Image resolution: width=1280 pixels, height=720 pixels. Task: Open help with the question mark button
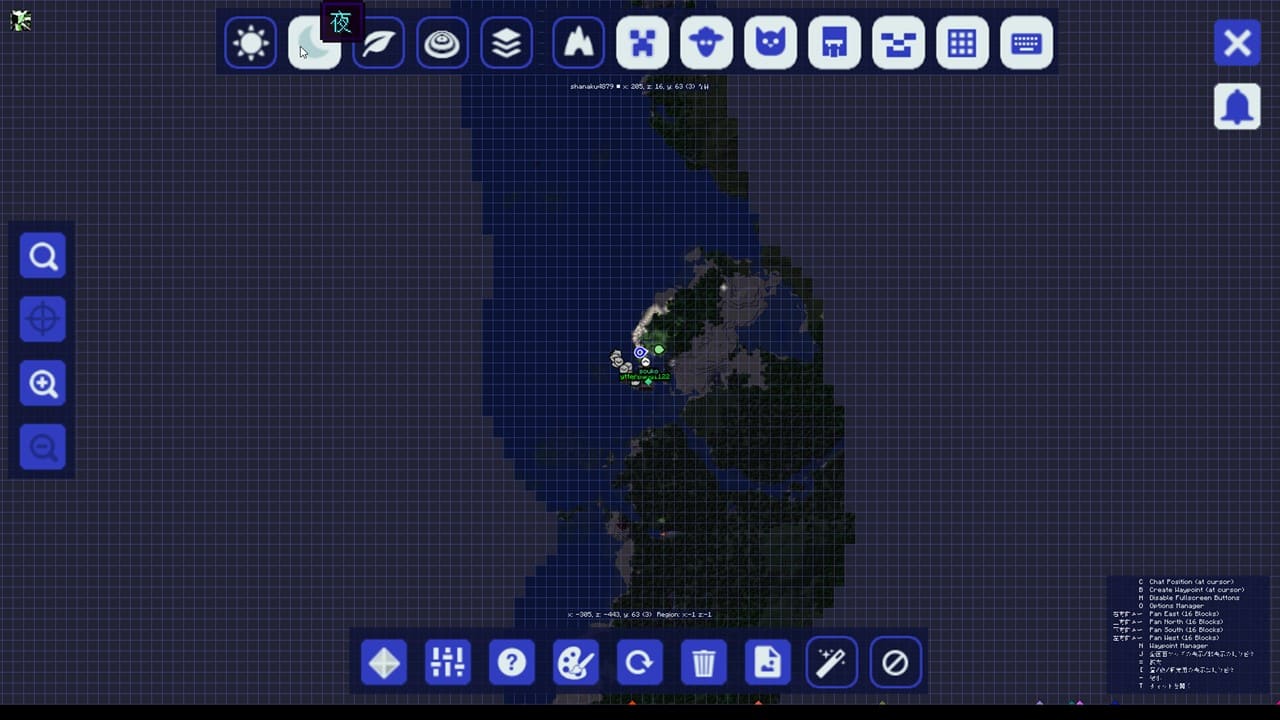point(512,662)
